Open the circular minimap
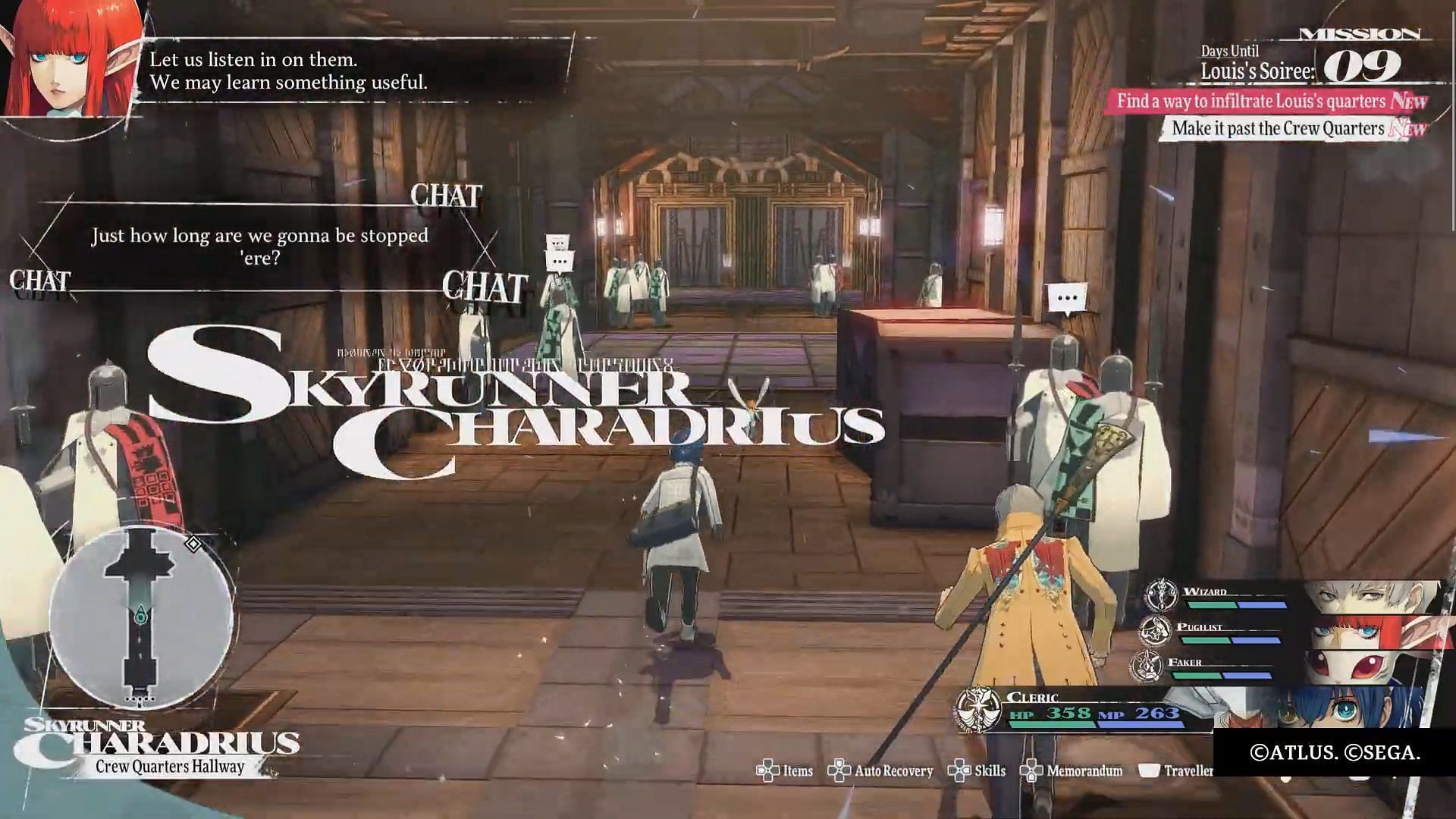Screen dimensions: 1456x819 (x=141, y=619)
